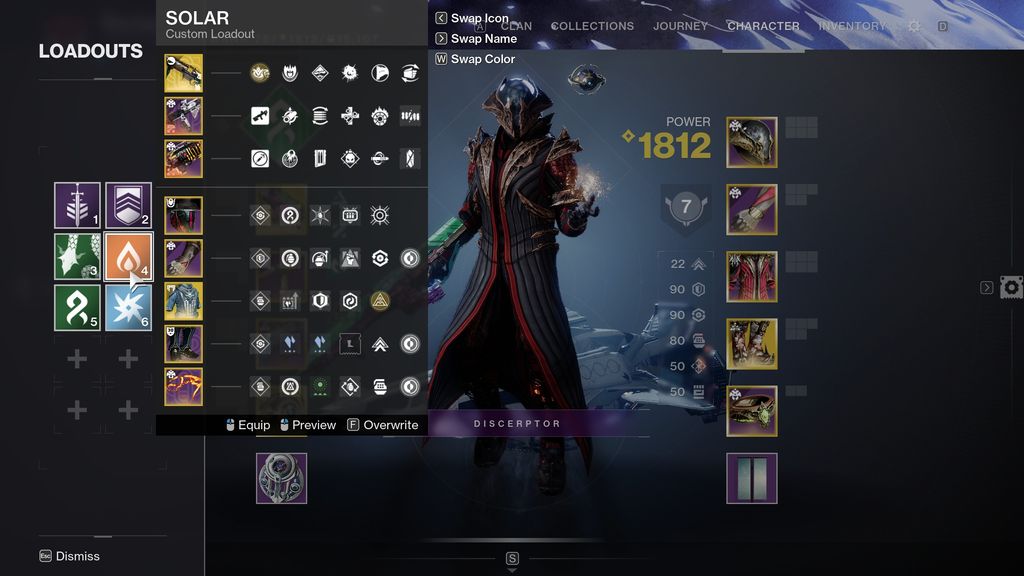
Task: Expand the right-side gear panel arrow
Action: pyautogui.click(x=987, y=288)
